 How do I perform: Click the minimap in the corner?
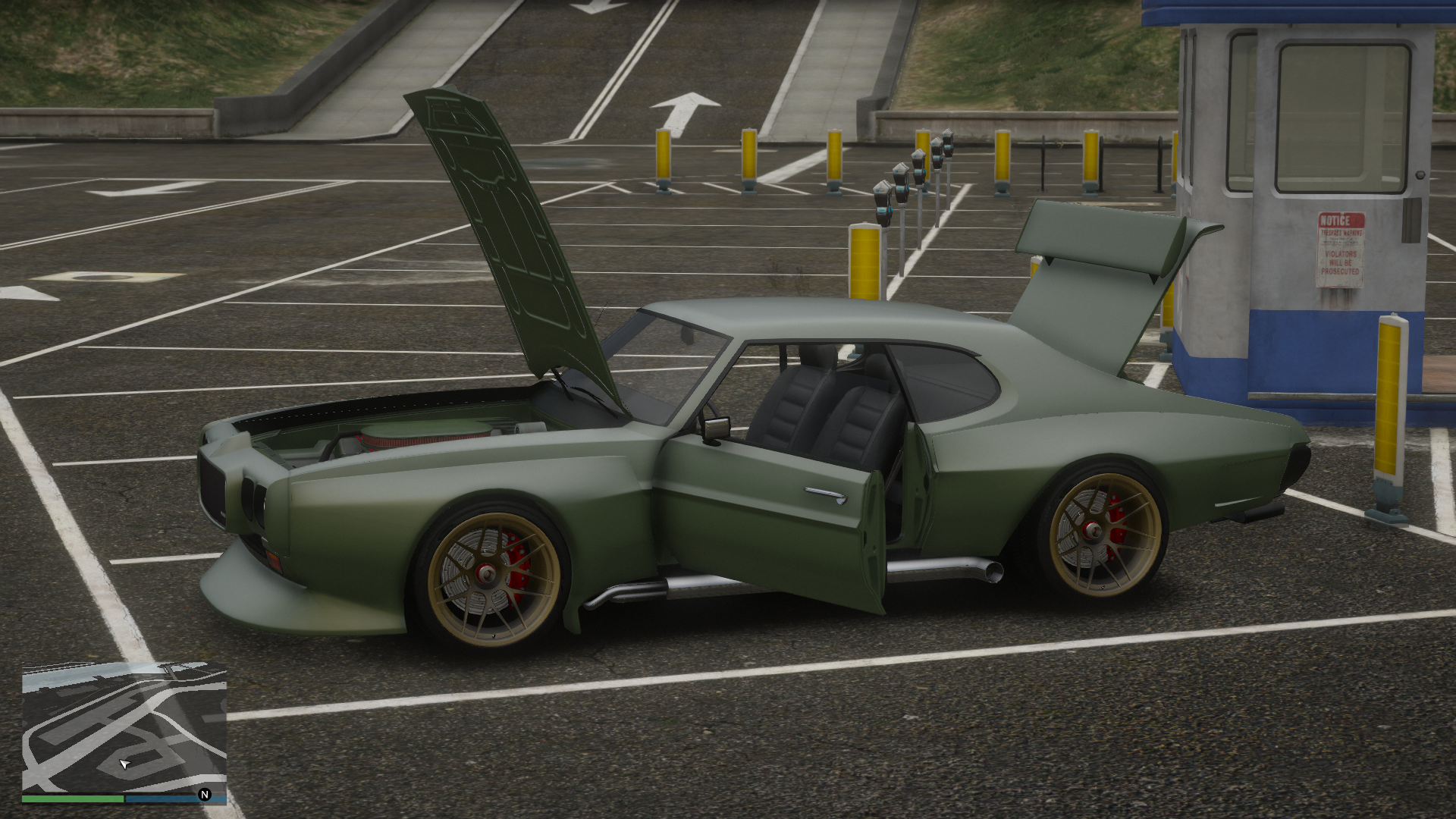coord(124,728)
